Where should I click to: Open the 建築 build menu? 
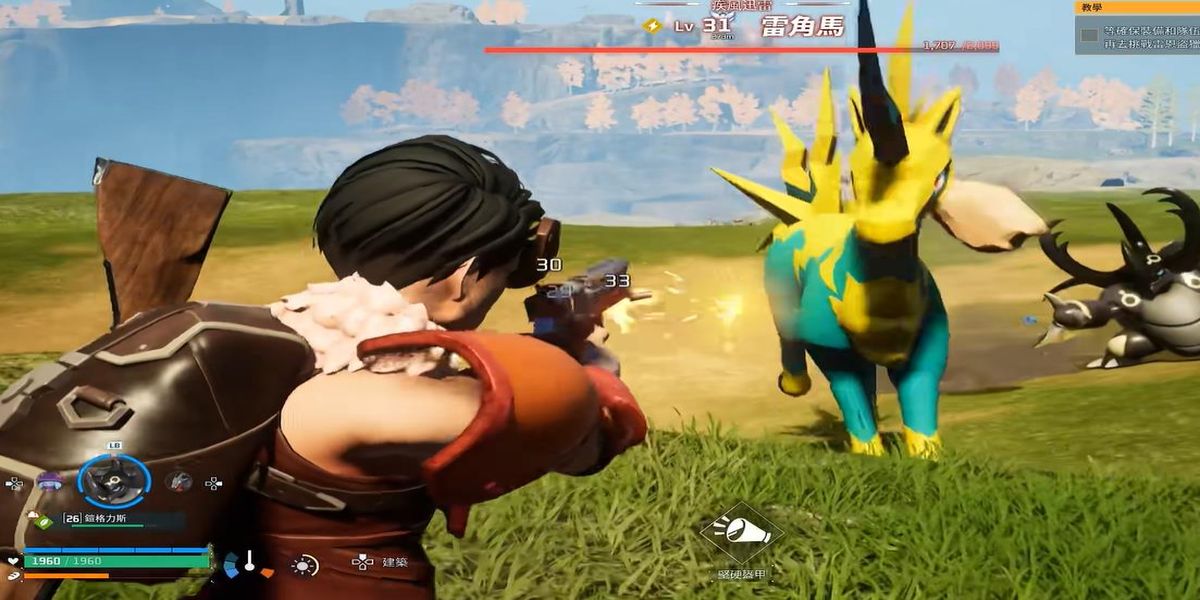click(x=395, y=562)
